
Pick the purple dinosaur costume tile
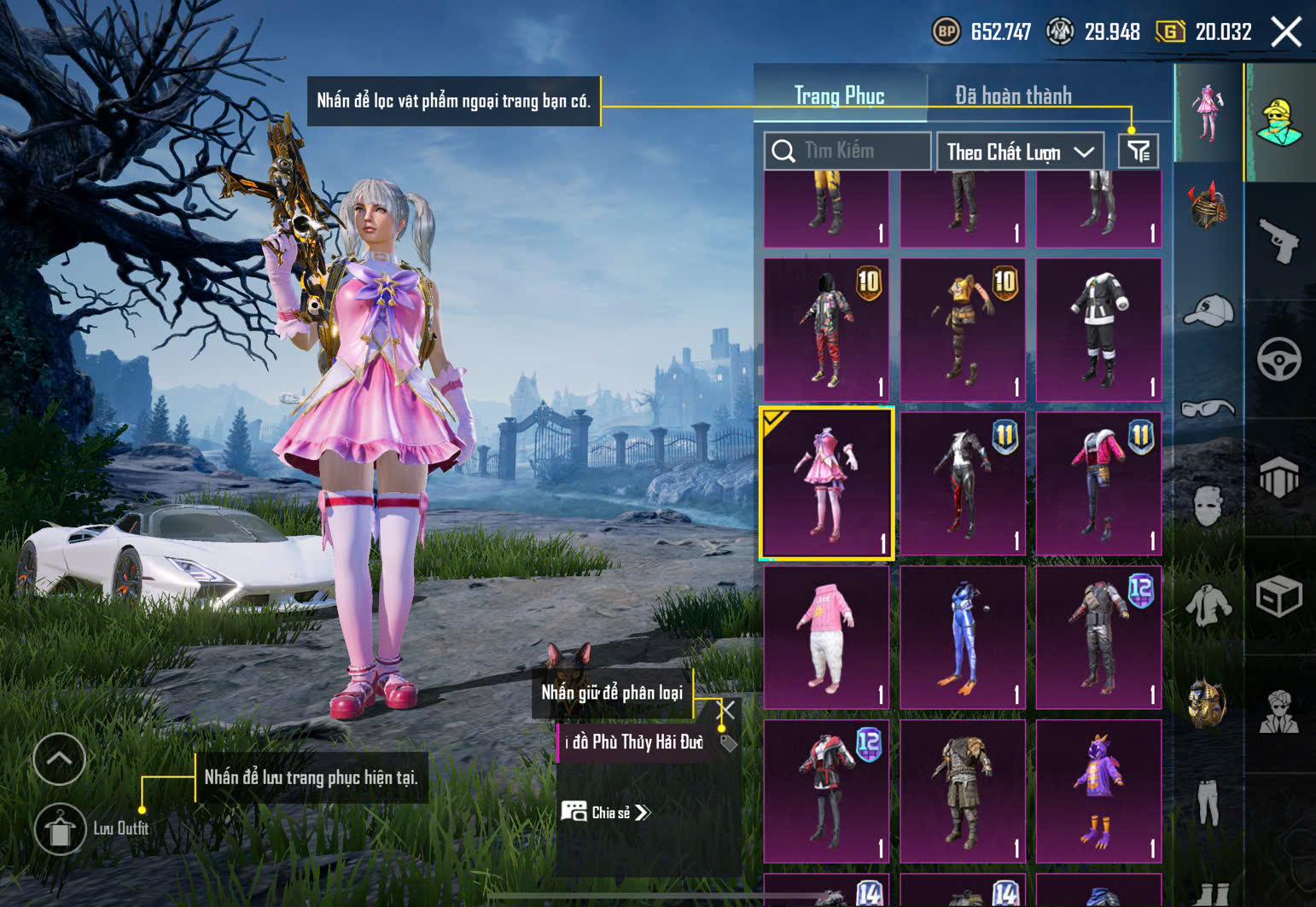pyautogui.click(x=1098, y=791)
